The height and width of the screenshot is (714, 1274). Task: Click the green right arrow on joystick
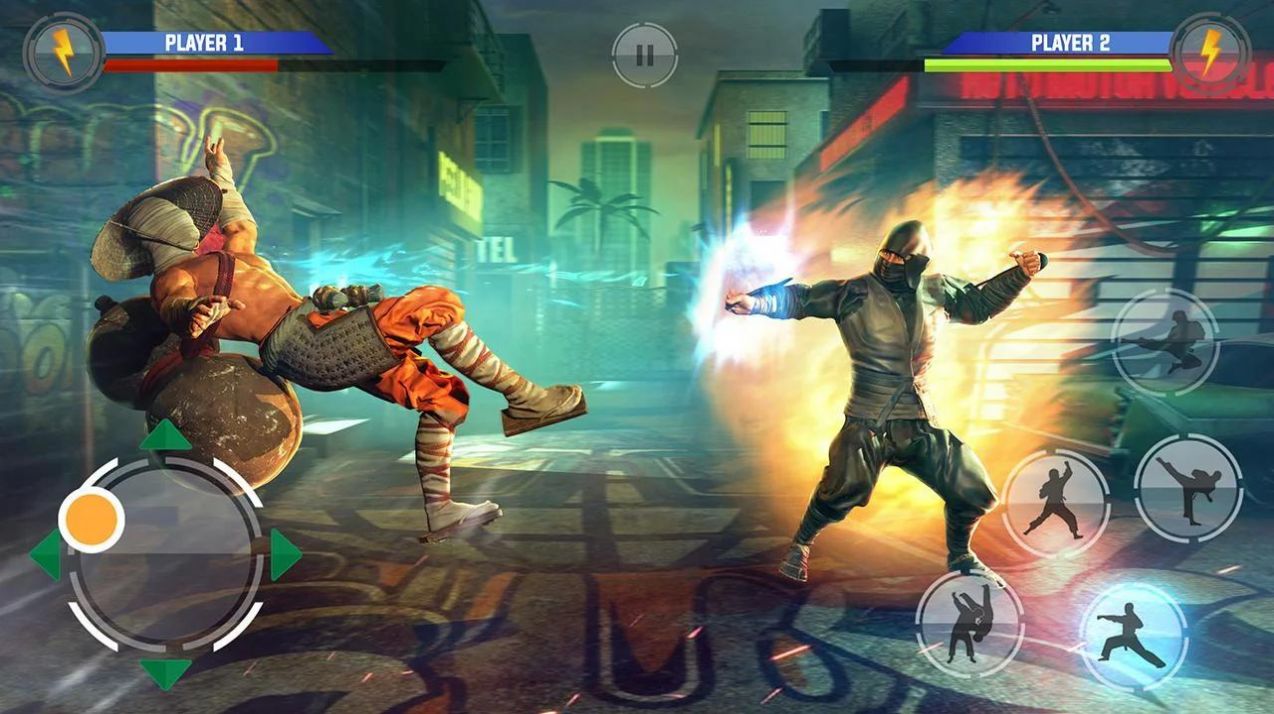(x=284, y=555)
